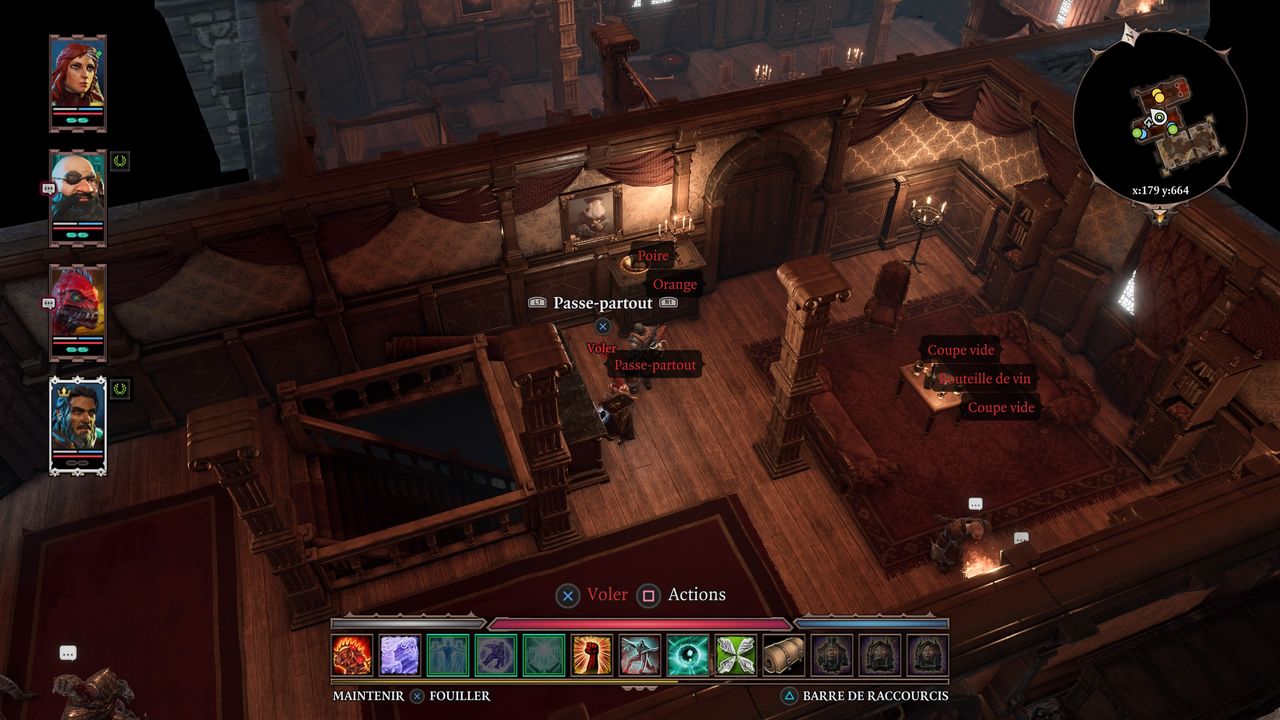Select the rolled bedroll hotbar slot
Image resolution: width=1280 pixels, height=720 pixels.
[784, 655]
